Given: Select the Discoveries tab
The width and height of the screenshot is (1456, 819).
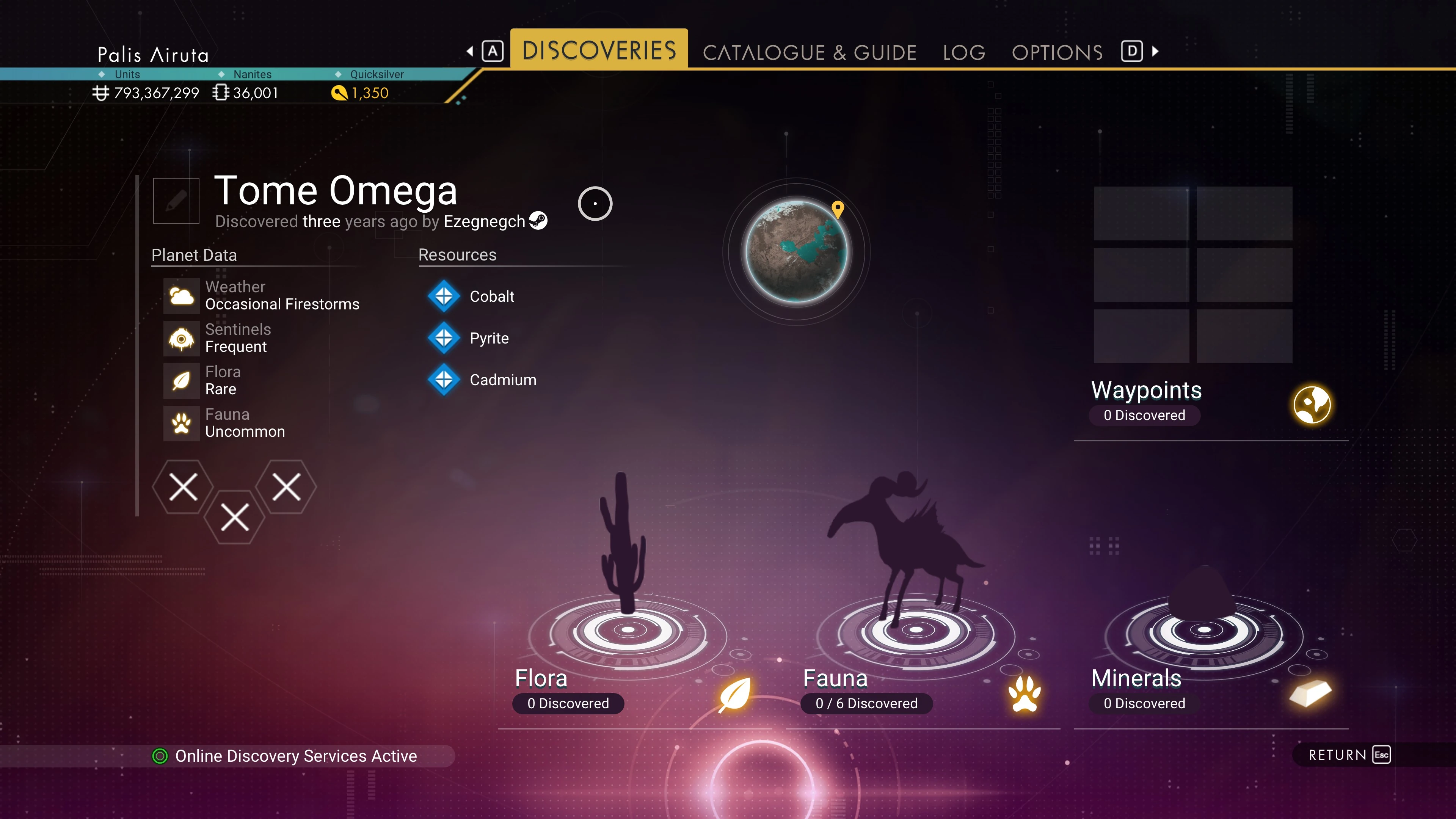Looking at the screenshot, I should coord(599,50).
